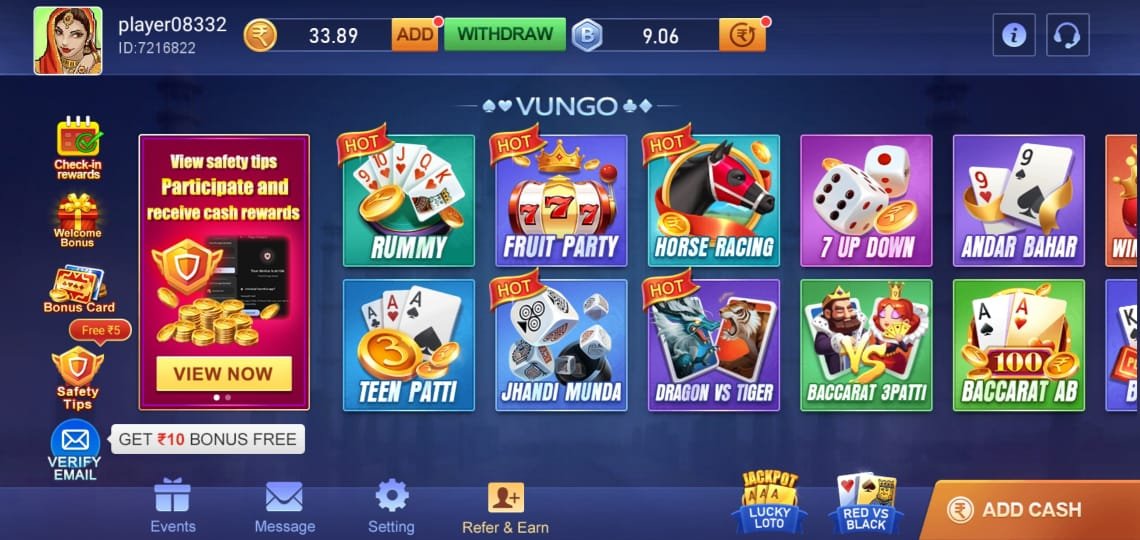The height and width of the screenshot is (540, 1140).
Task: Claim the Welcome Bonus gift
Action: point(77,219)
